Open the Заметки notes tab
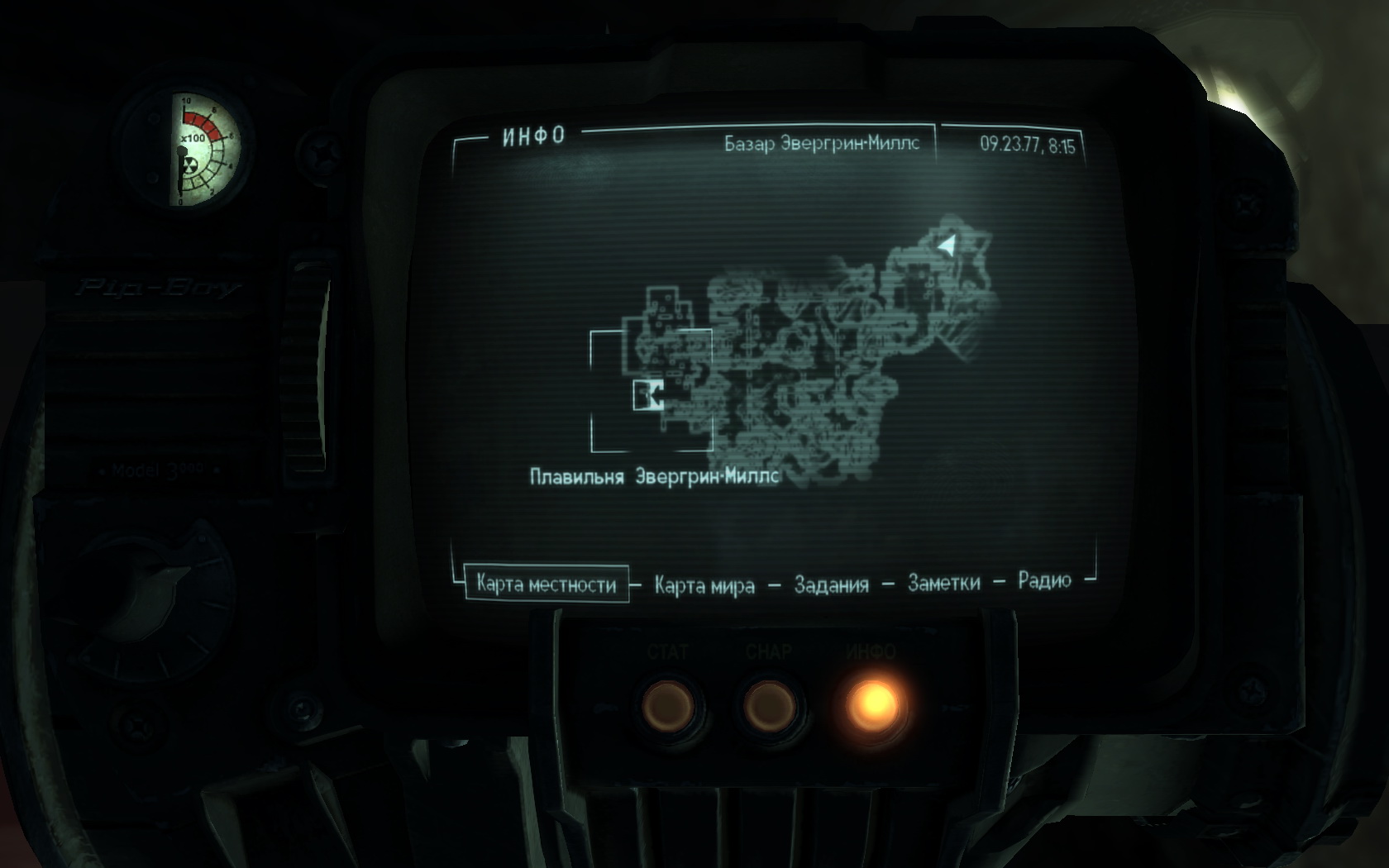 pos(943,583)
